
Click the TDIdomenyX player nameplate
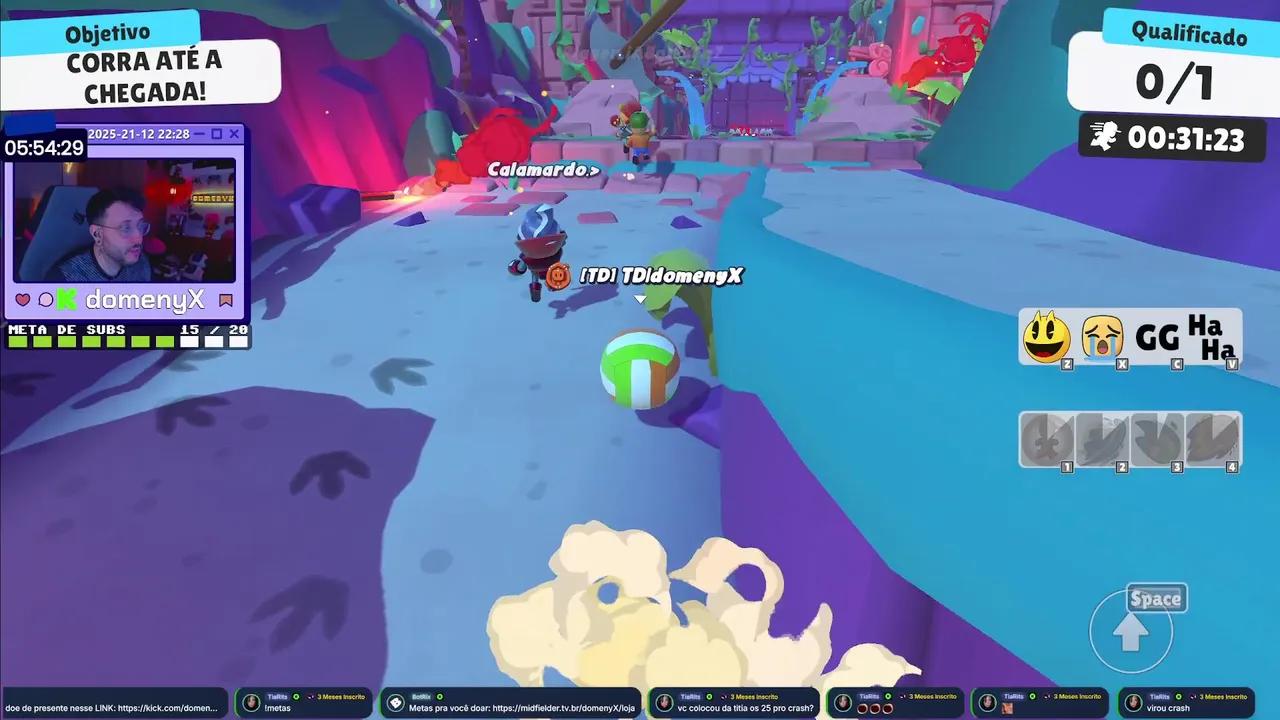pyautogui.click(x=660, y=276)
